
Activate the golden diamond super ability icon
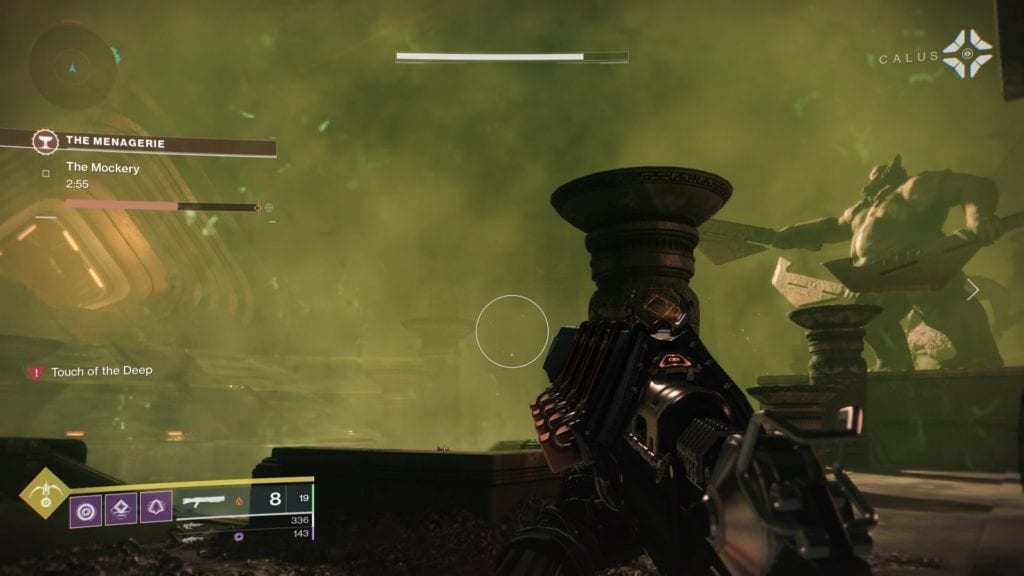pyautogui.click(x=44, y=493)
